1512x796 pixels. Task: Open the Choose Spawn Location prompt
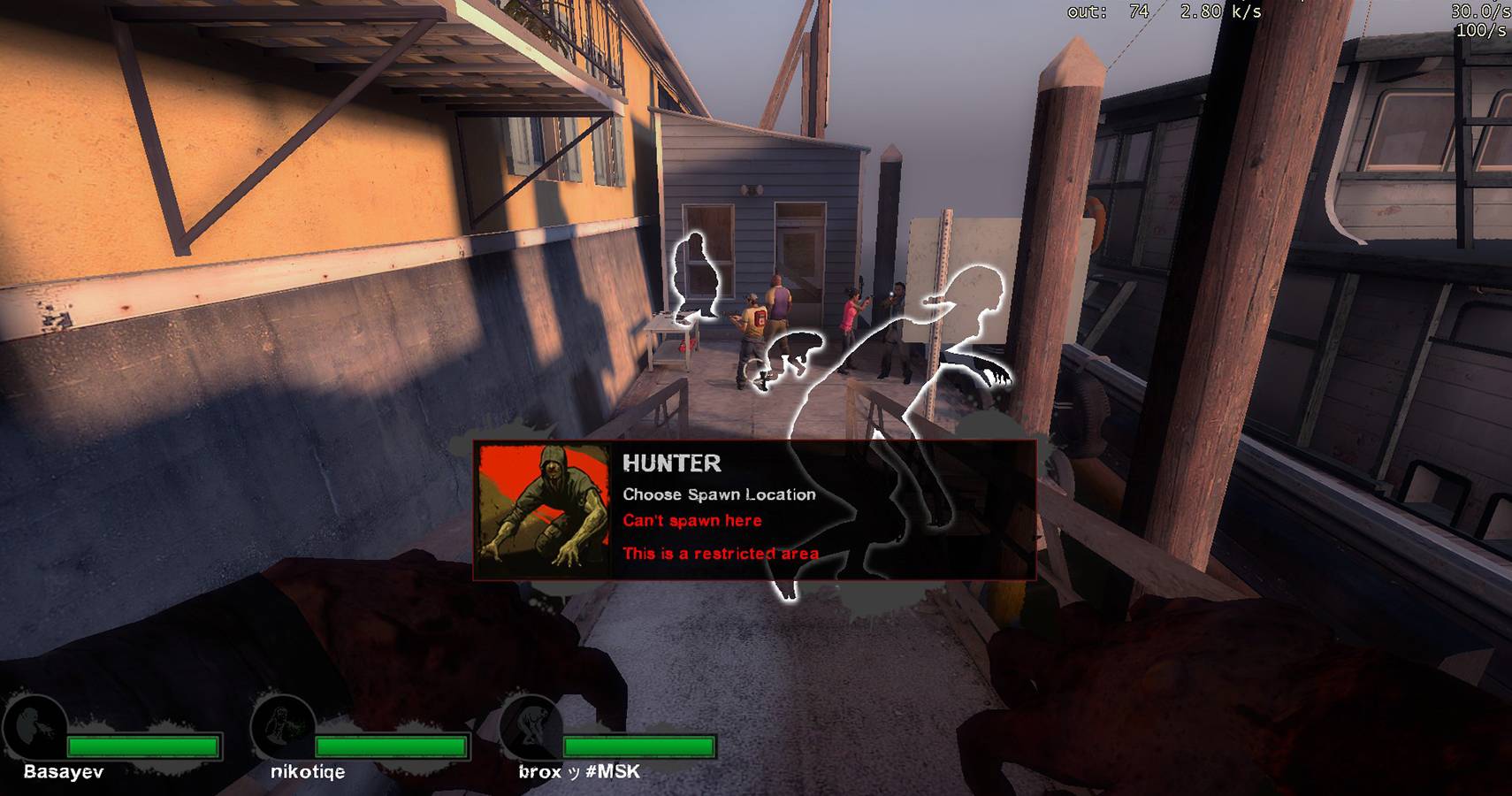click(719, 494)
